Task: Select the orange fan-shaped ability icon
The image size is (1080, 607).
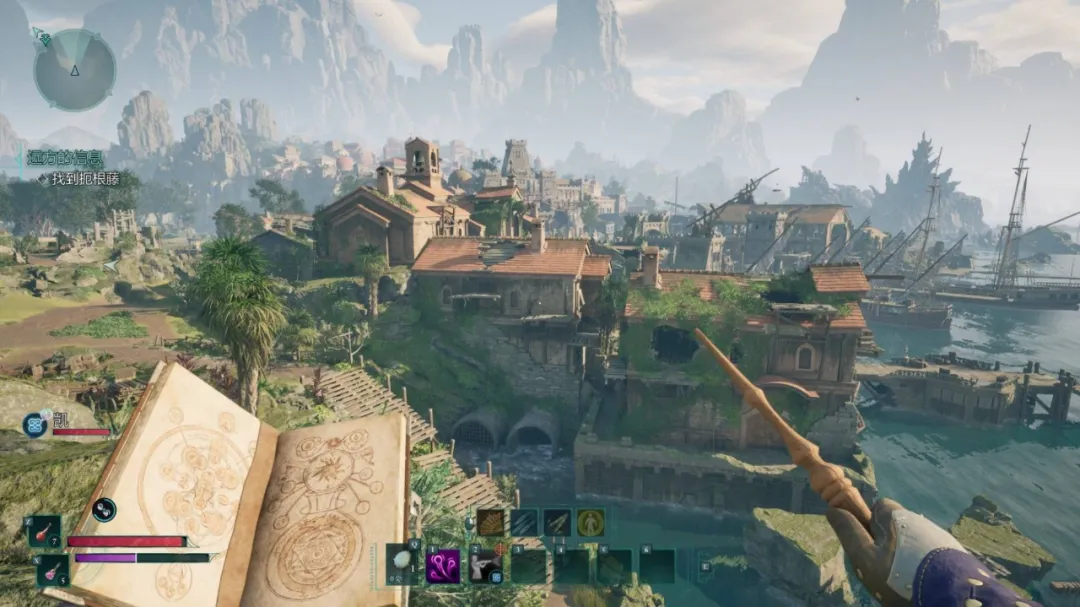Action: [x=490, y=522]
